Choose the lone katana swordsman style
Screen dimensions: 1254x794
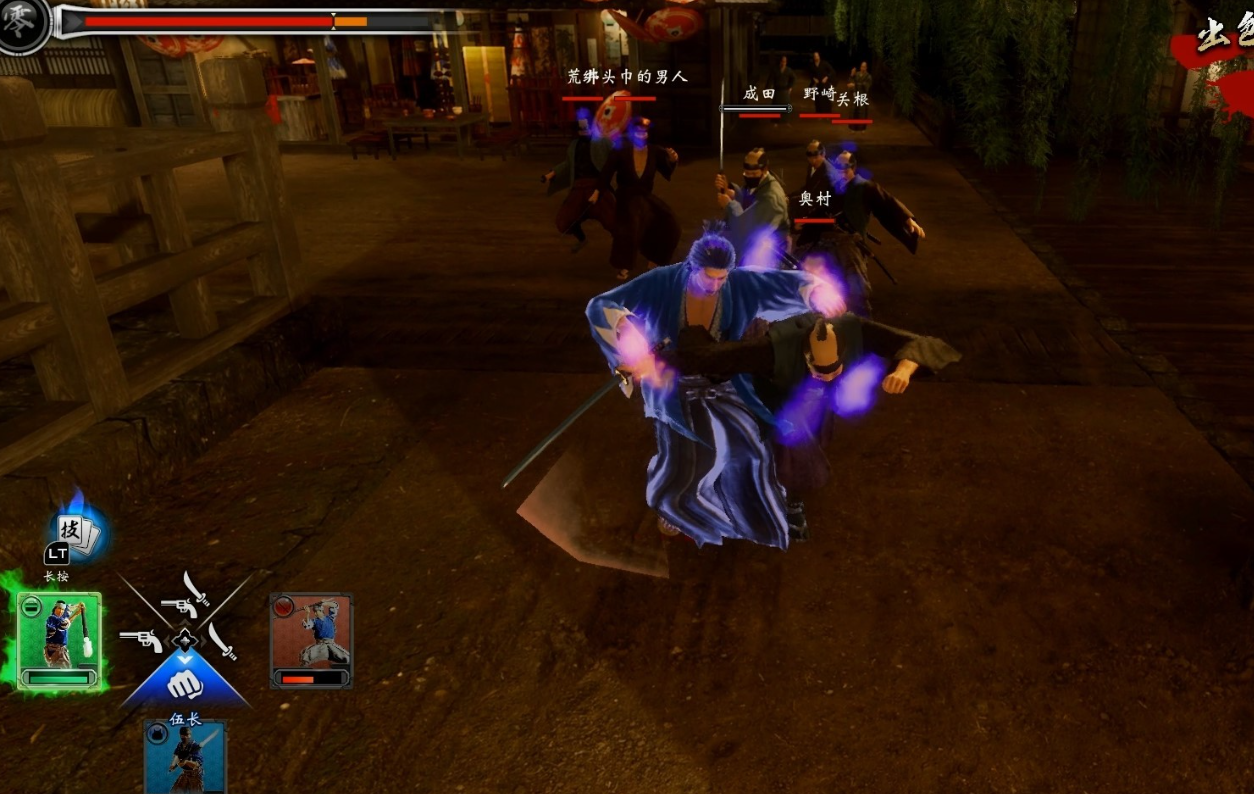(222, 641)
